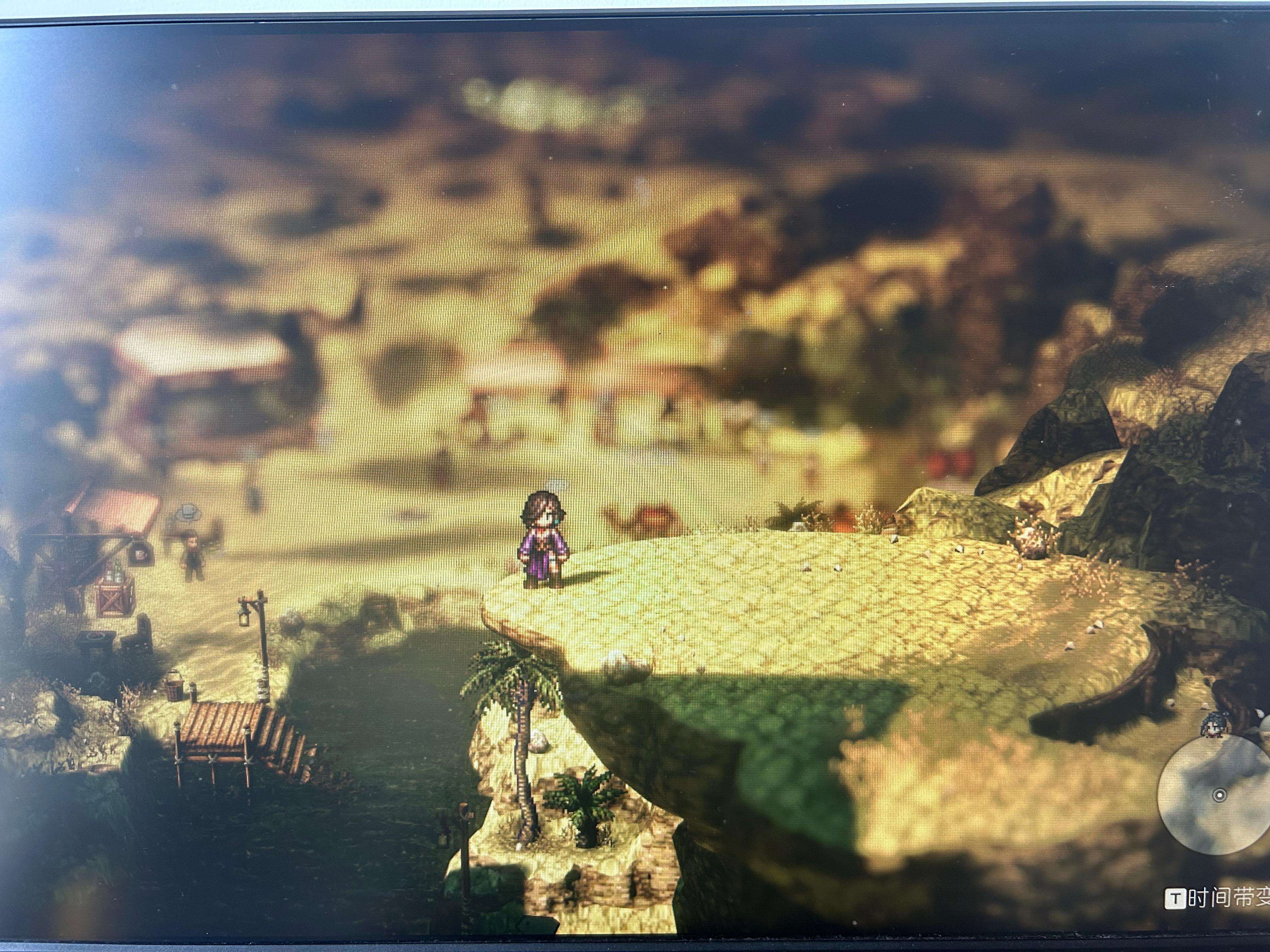
Task: Select the player position marker on minimap
Action: 1220,795
